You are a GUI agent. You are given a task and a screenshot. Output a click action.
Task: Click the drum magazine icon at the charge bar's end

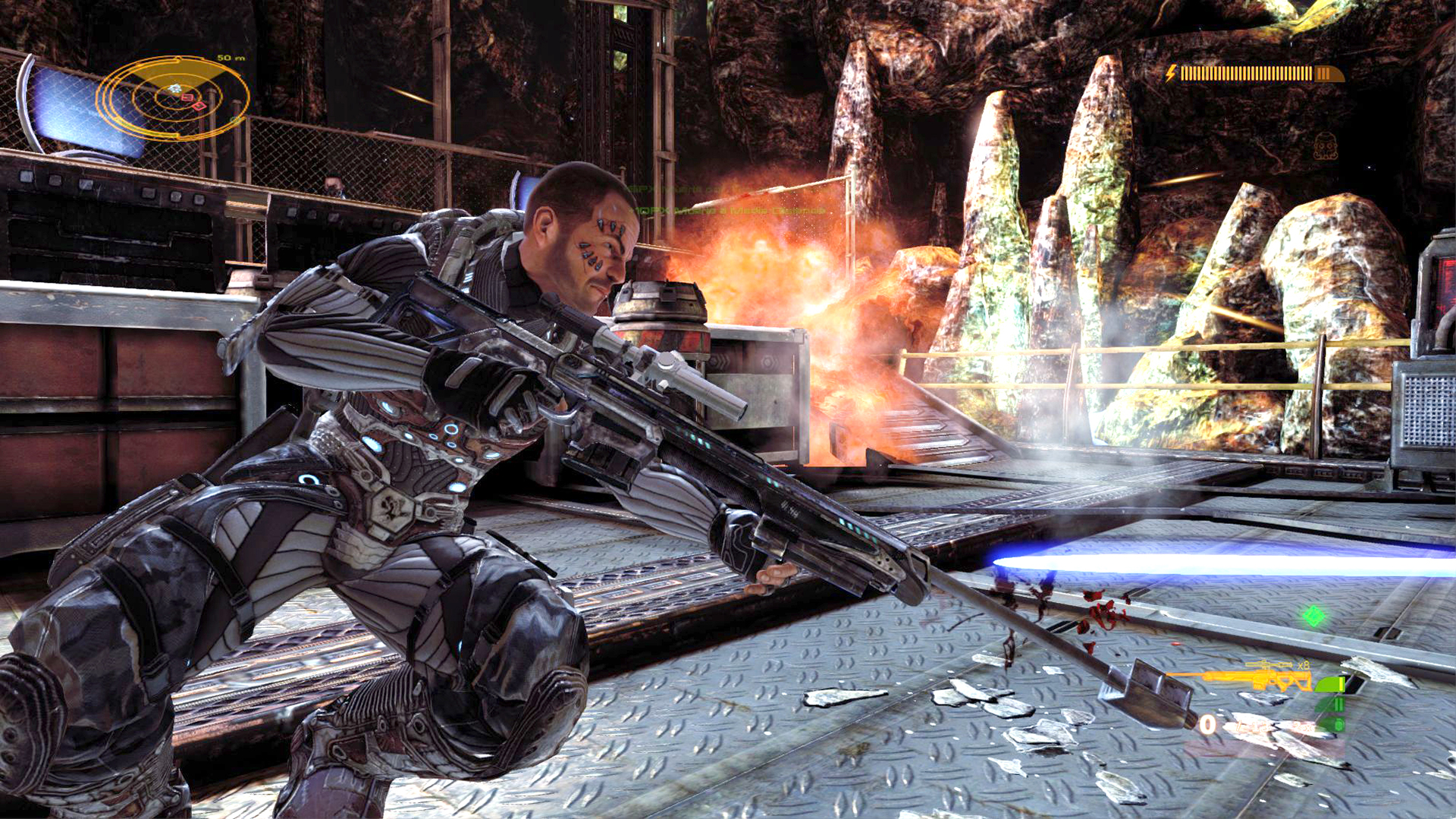click(1329, 74)
